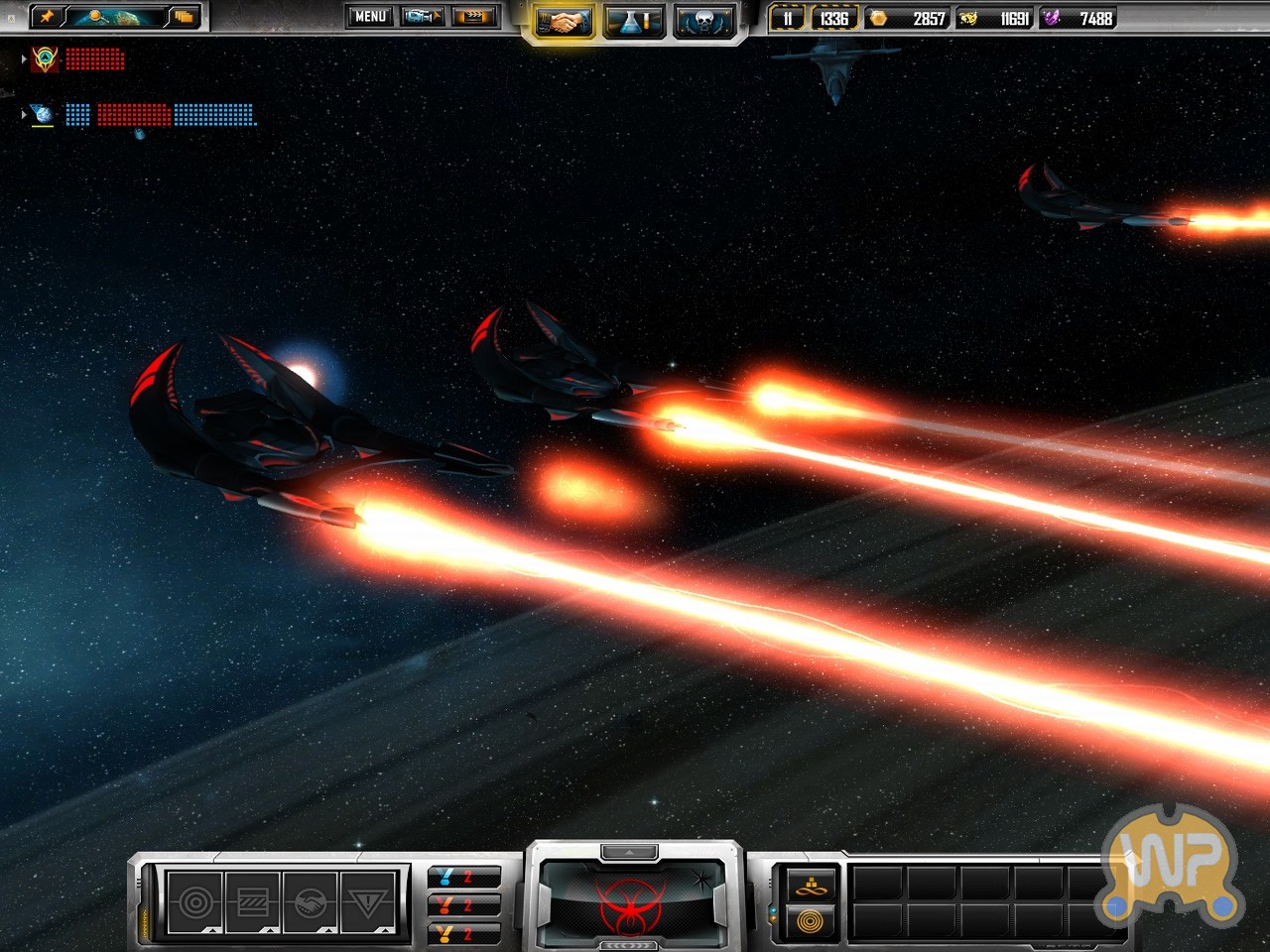Click the stacked windows icon
The width and height of the screenshot is (1270, 952).
point(184,17)
